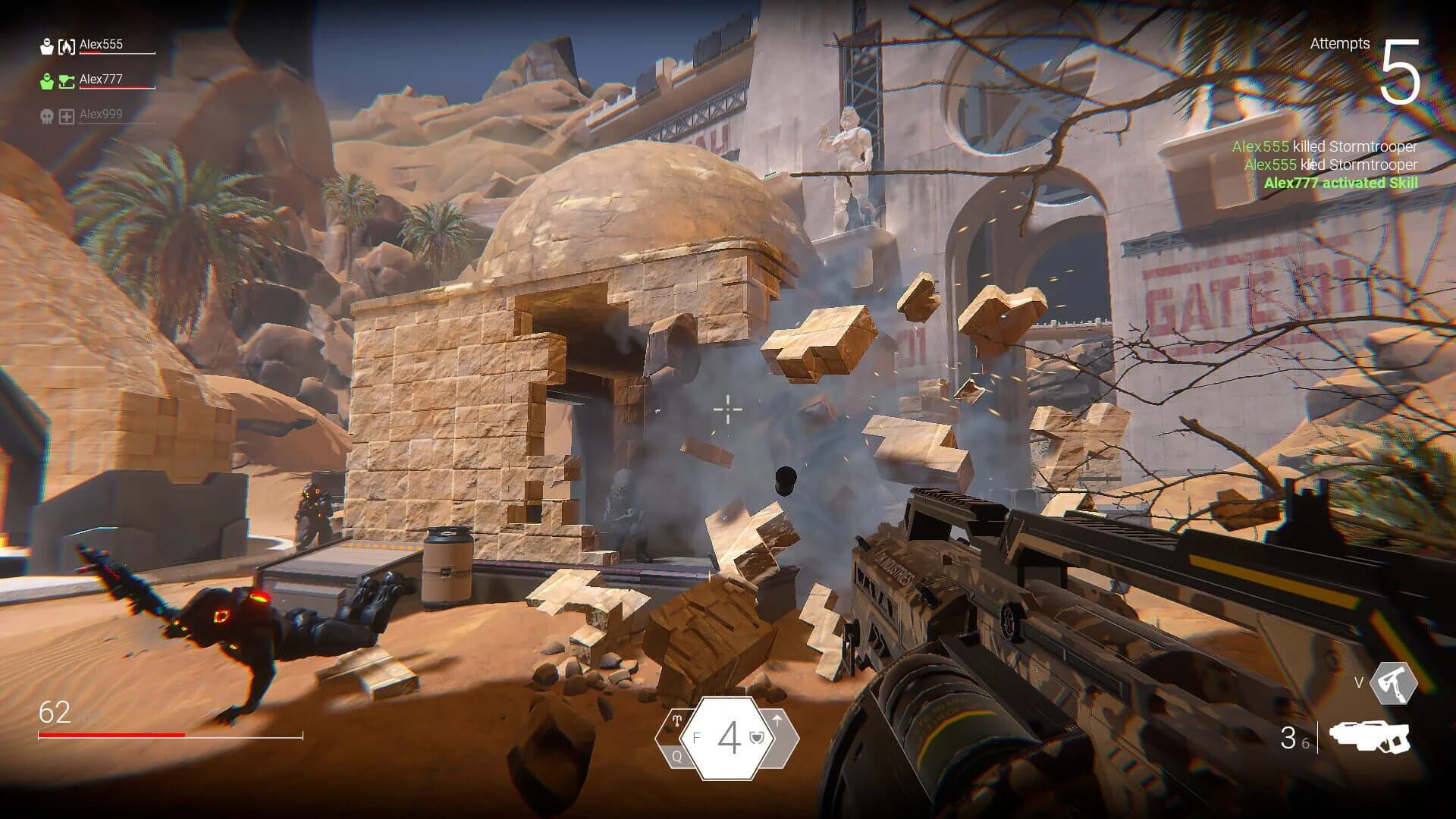
Task: Expand the central hexagon showing count 4
Action: [x=728, y=738]
